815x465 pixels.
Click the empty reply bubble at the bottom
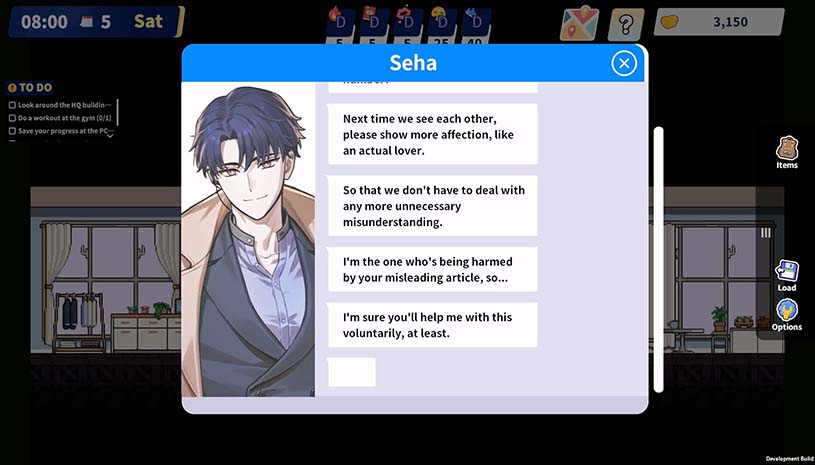tap(351, 372)
